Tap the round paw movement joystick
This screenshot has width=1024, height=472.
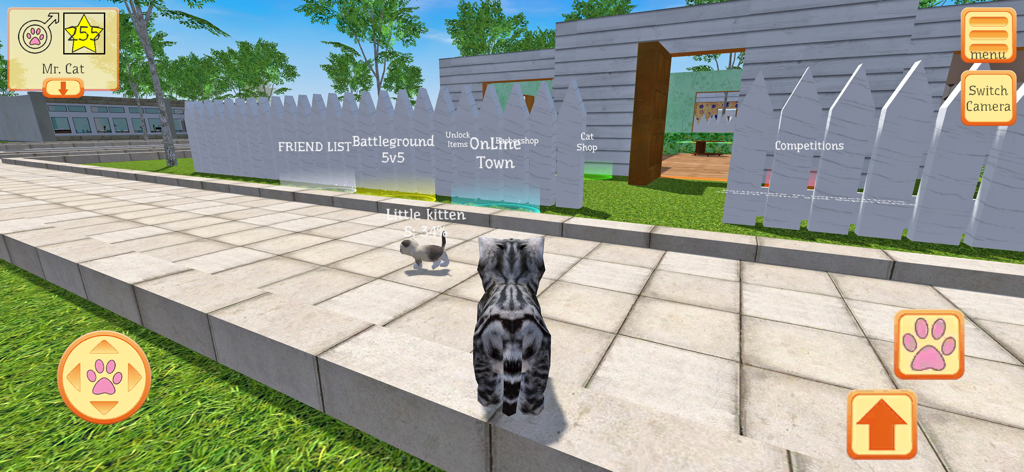click(104, 377)
